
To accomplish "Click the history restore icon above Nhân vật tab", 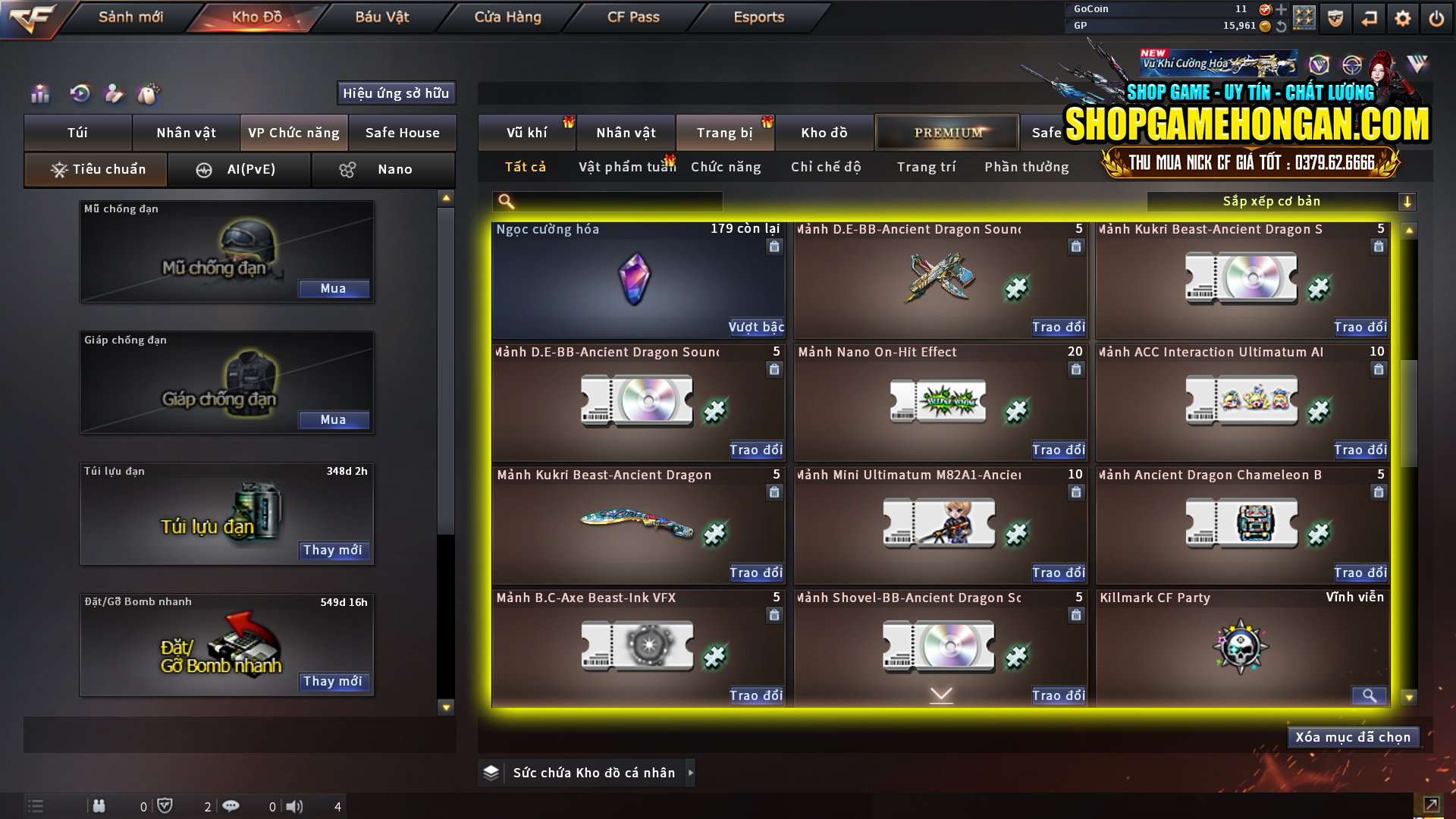I will point(80,94).
